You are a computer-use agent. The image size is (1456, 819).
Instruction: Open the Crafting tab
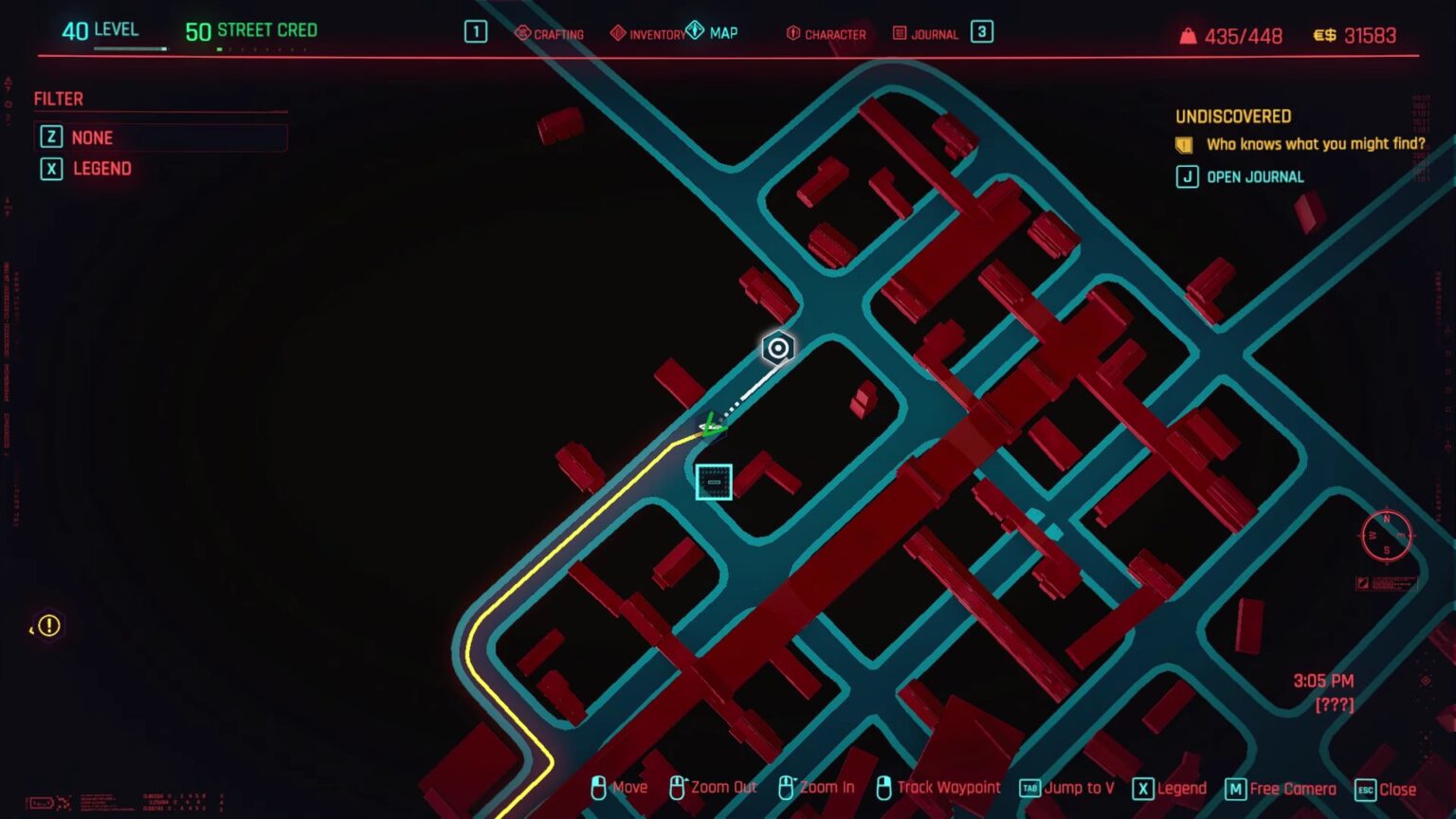[x=550, y=34]
